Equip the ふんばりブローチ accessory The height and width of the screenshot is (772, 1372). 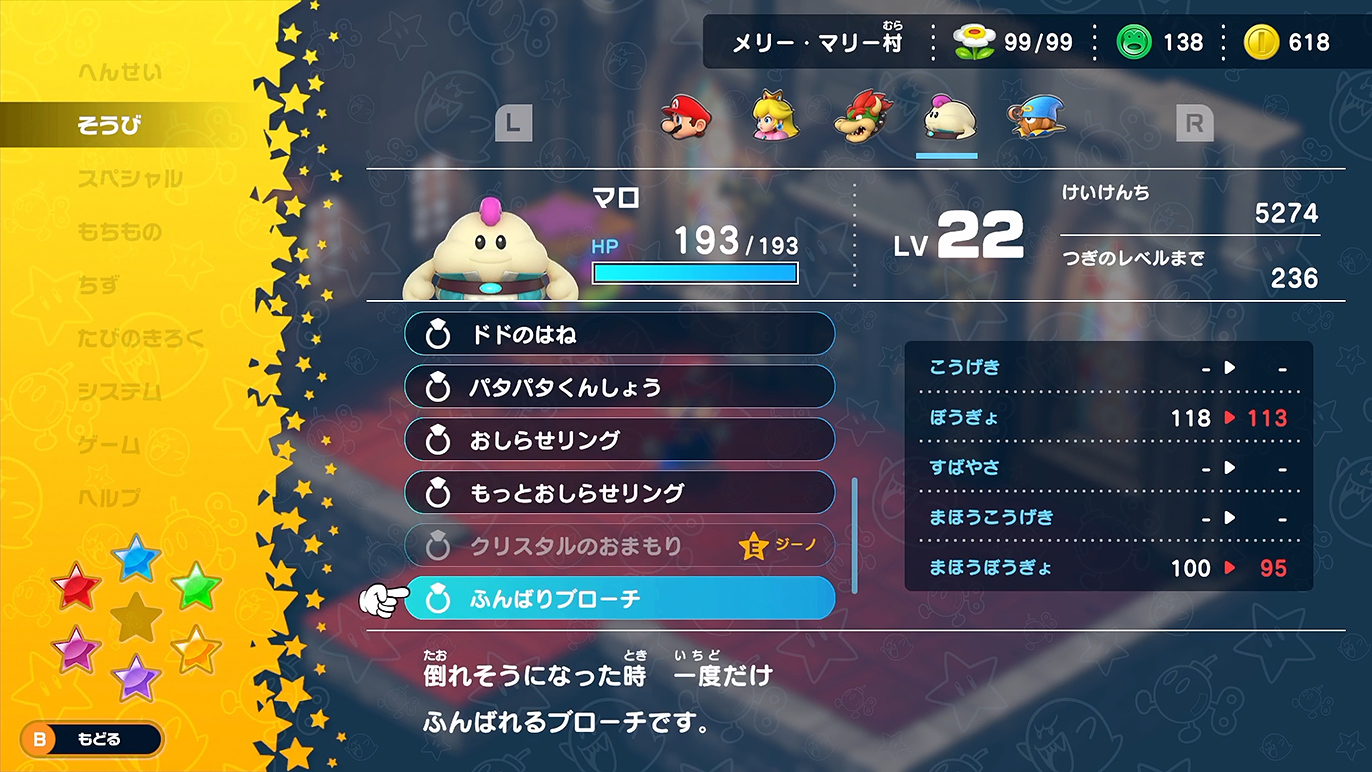pyautogui.click(x=619, y=599)
